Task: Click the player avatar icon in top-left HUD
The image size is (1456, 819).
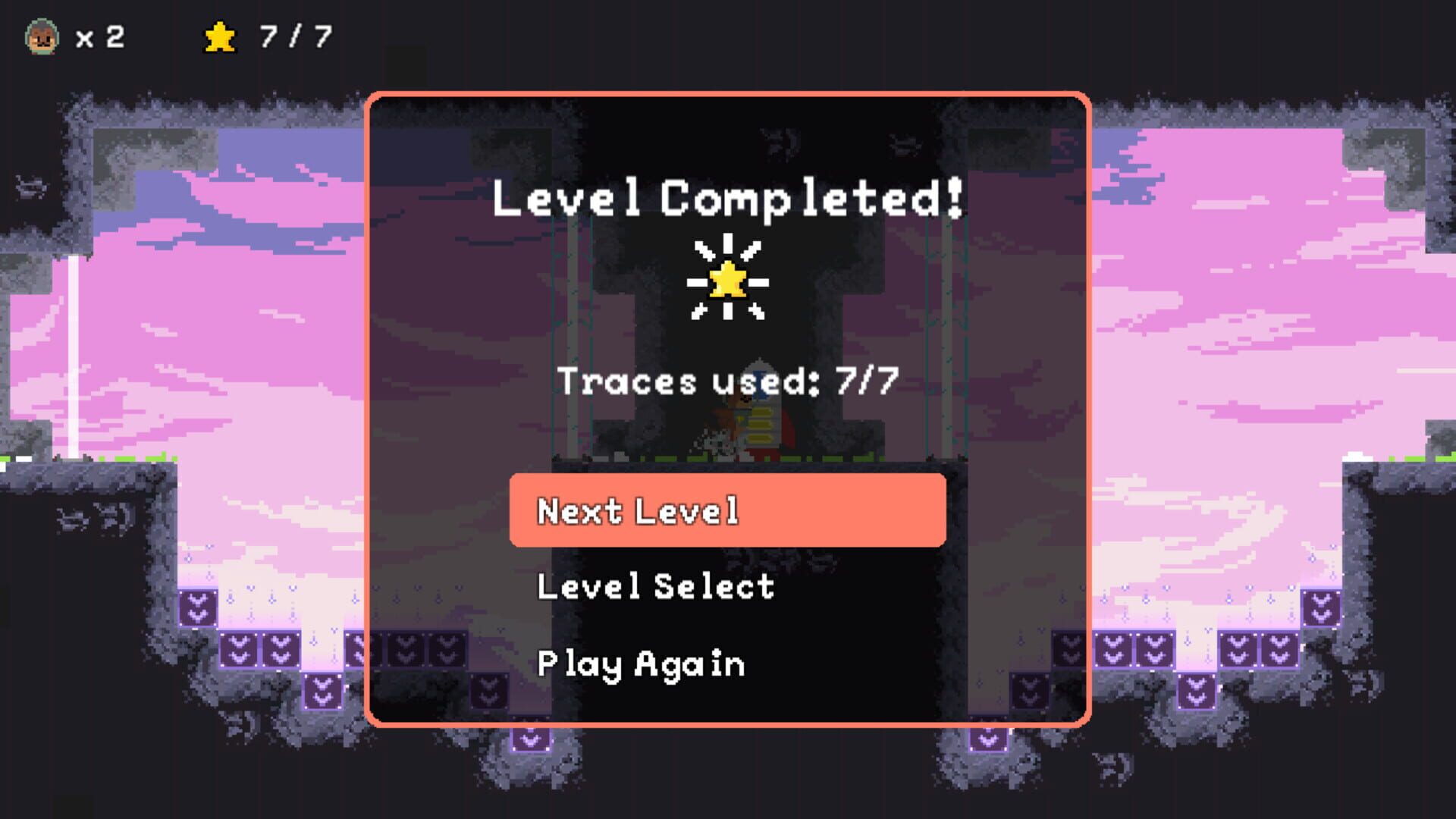Action: click(x=43, y=36)
